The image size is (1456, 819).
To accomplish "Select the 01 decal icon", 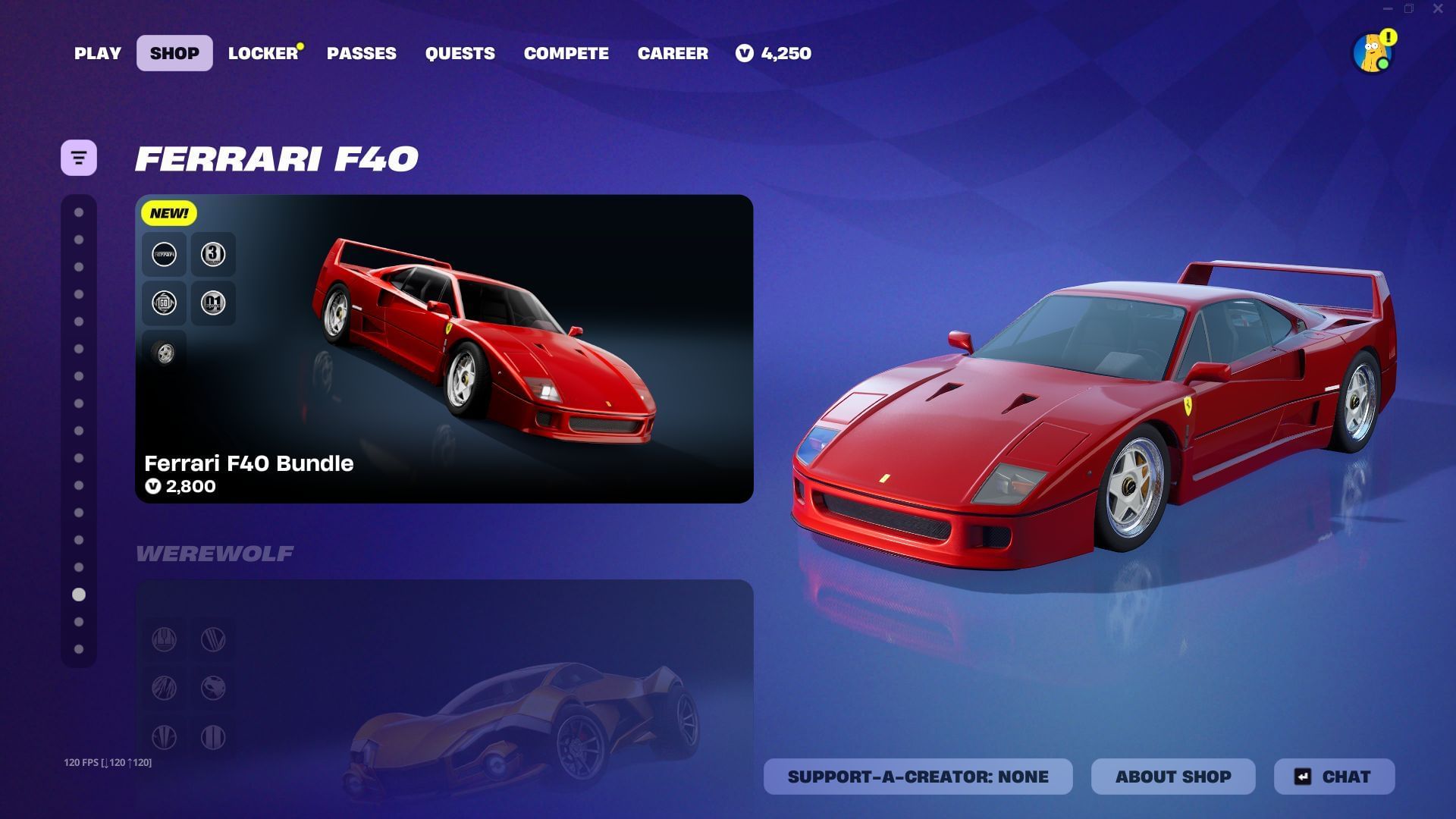I will [x=213, y=303].
